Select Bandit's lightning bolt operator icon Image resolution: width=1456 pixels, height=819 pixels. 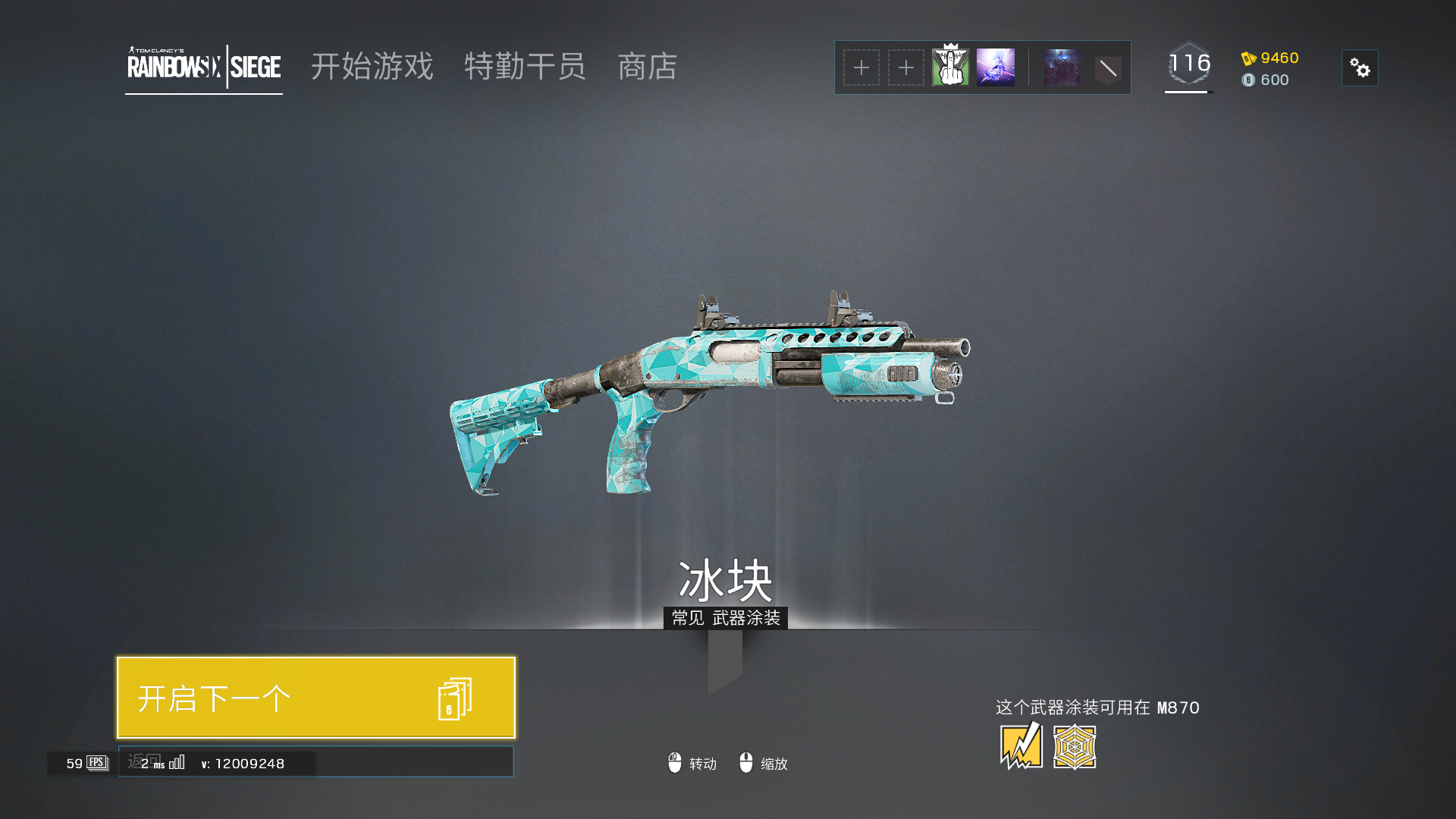(x=1021, y=746)
